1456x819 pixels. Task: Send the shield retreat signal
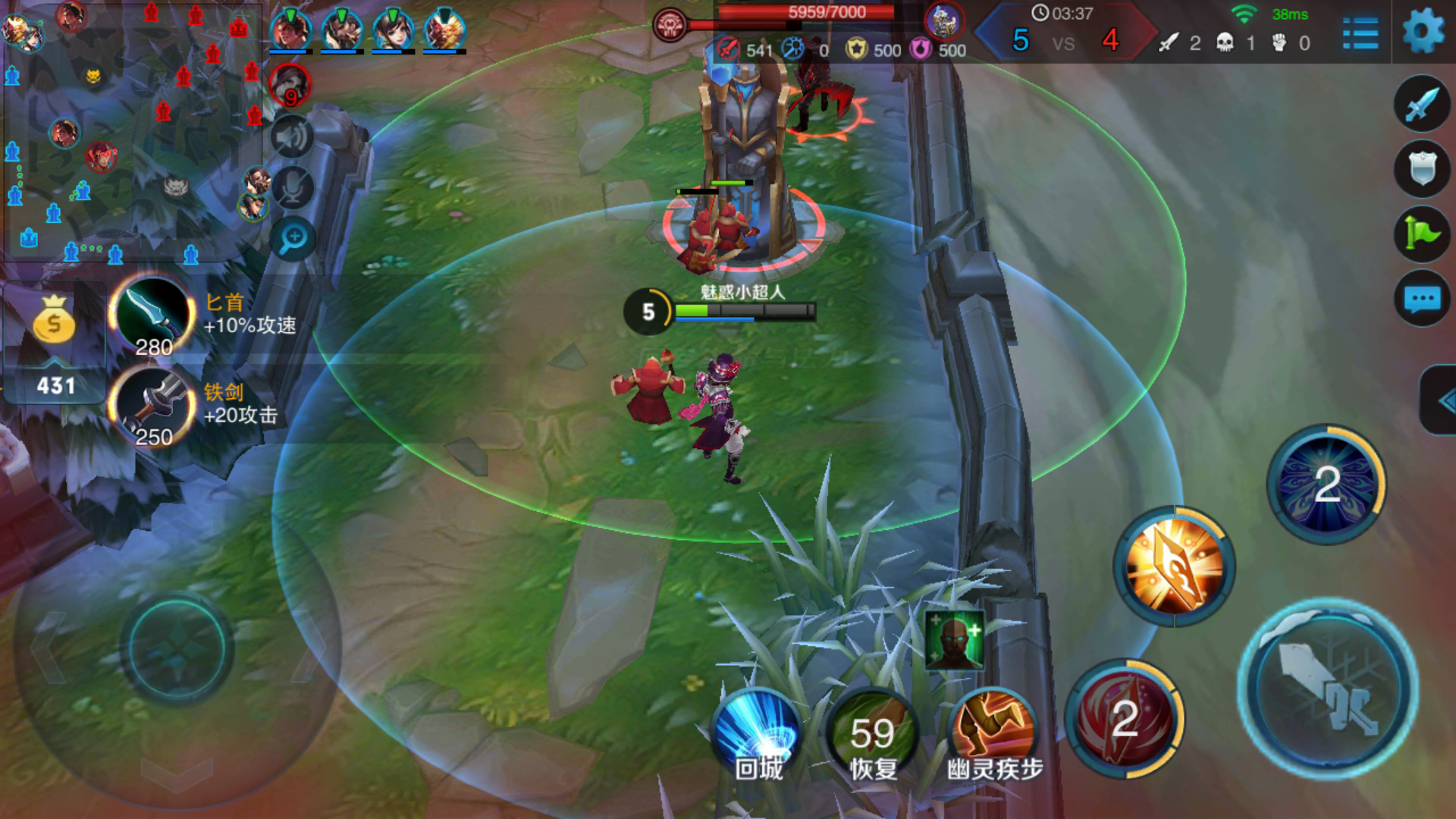[x=1422, y=168]
